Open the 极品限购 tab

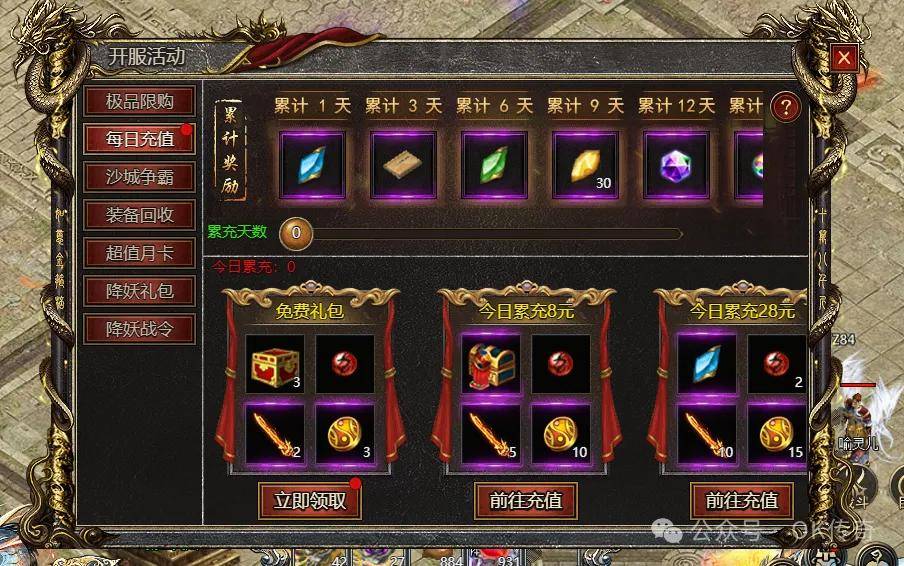tap(140, 101)
